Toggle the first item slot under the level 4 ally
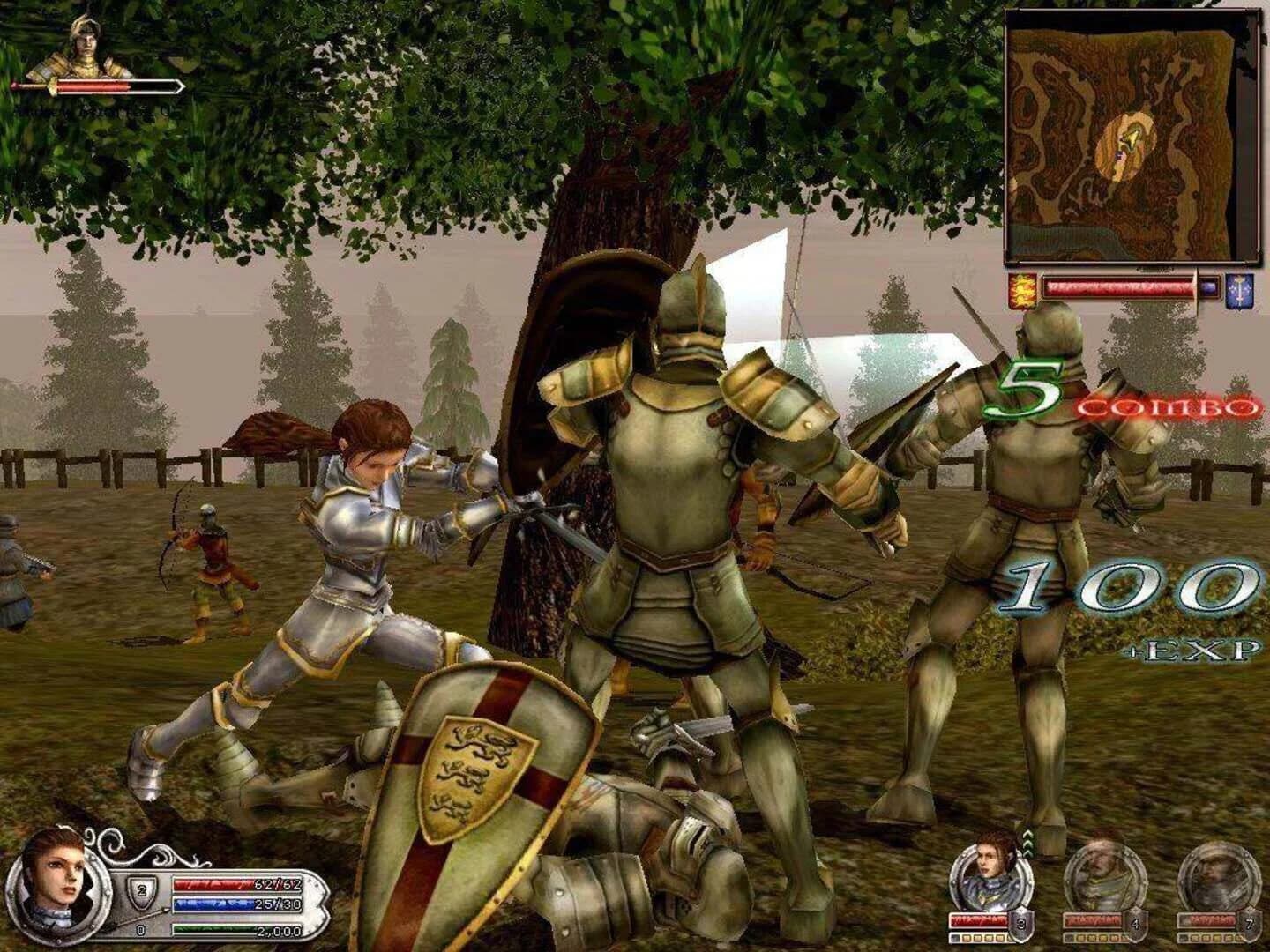Viewport: 1270px width, 952px height. [x=1067, y=938]
